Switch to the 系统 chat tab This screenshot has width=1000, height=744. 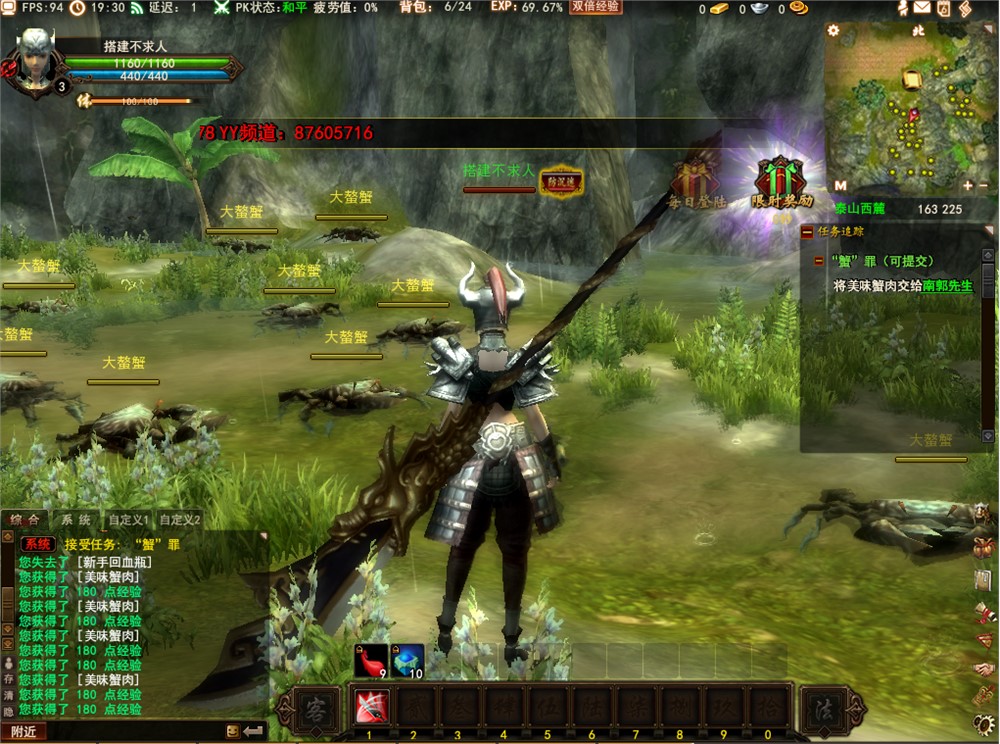[x=75, y=520]
